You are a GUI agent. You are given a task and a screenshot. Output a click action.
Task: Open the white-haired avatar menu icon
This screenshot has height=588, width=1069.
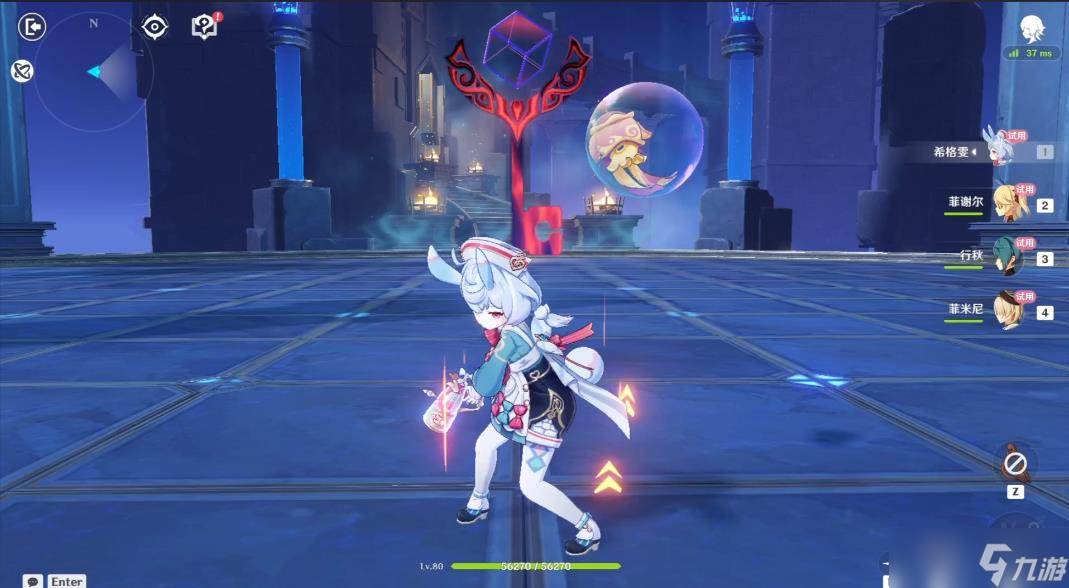[x=1032, y=28]
